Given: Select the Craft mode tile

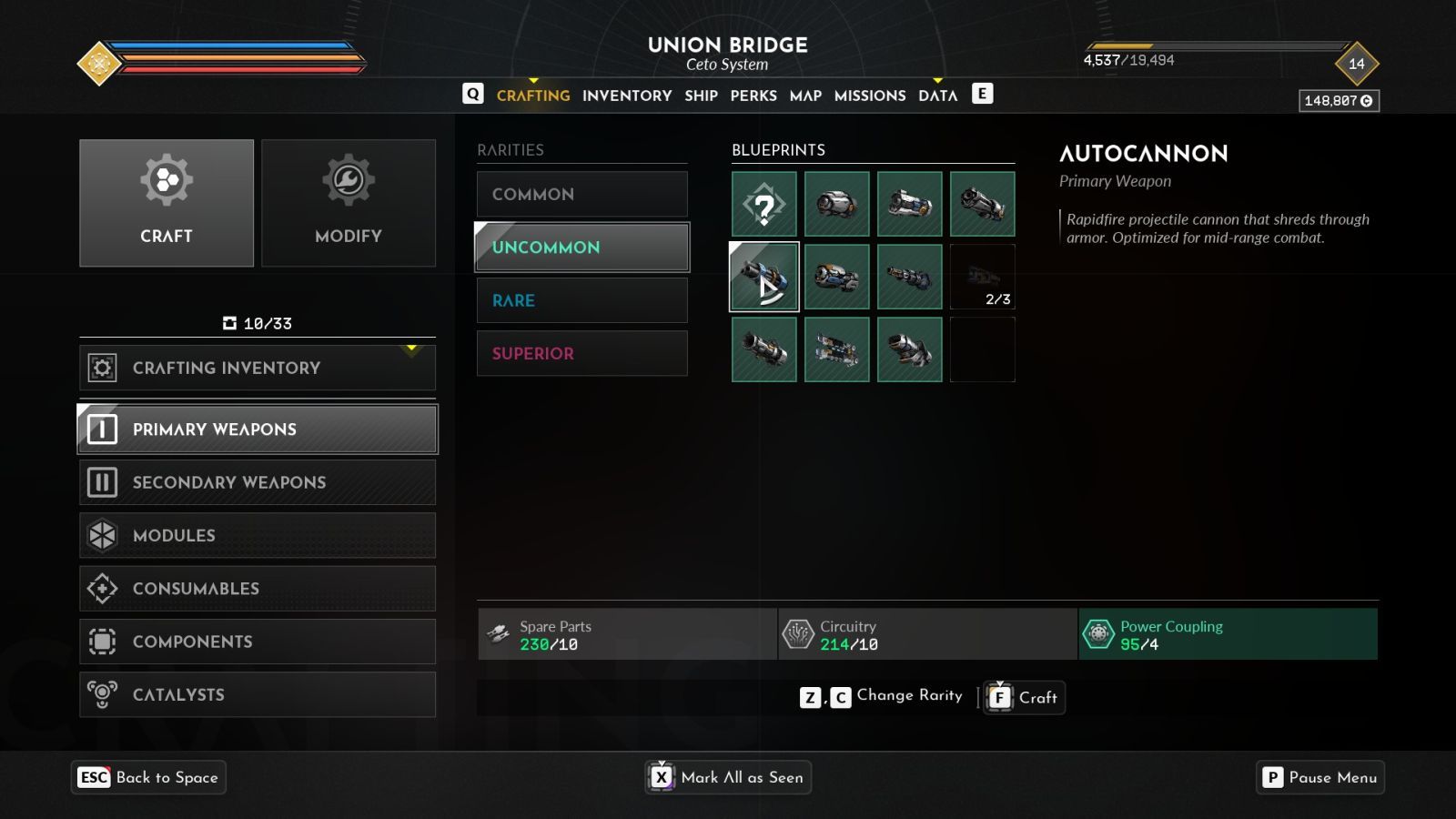Looking at the screenshot, I should (x=167, y=203).
